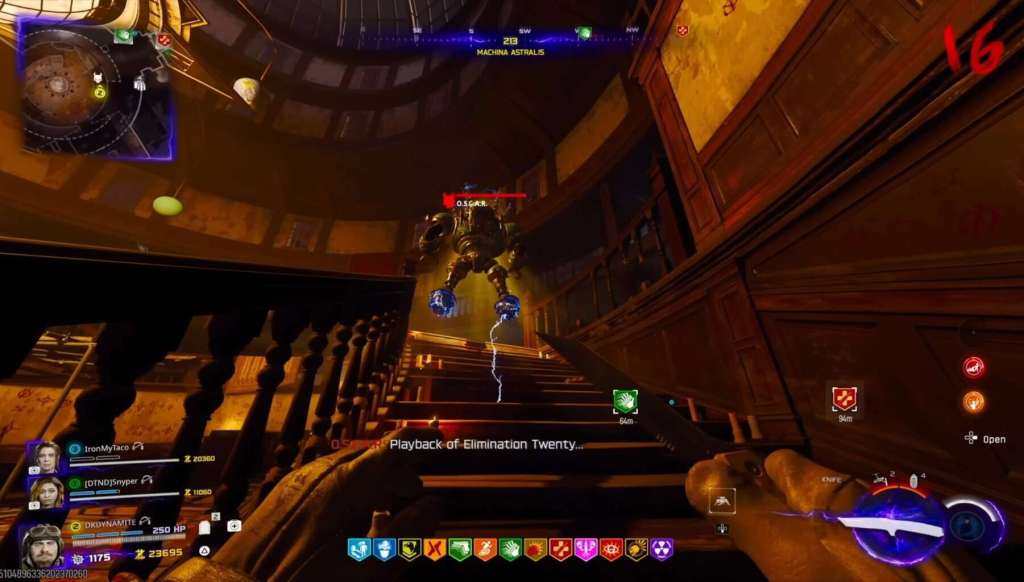Click the red circular powerup icon
Viewport: 1024px width, 582px height.
973,367
